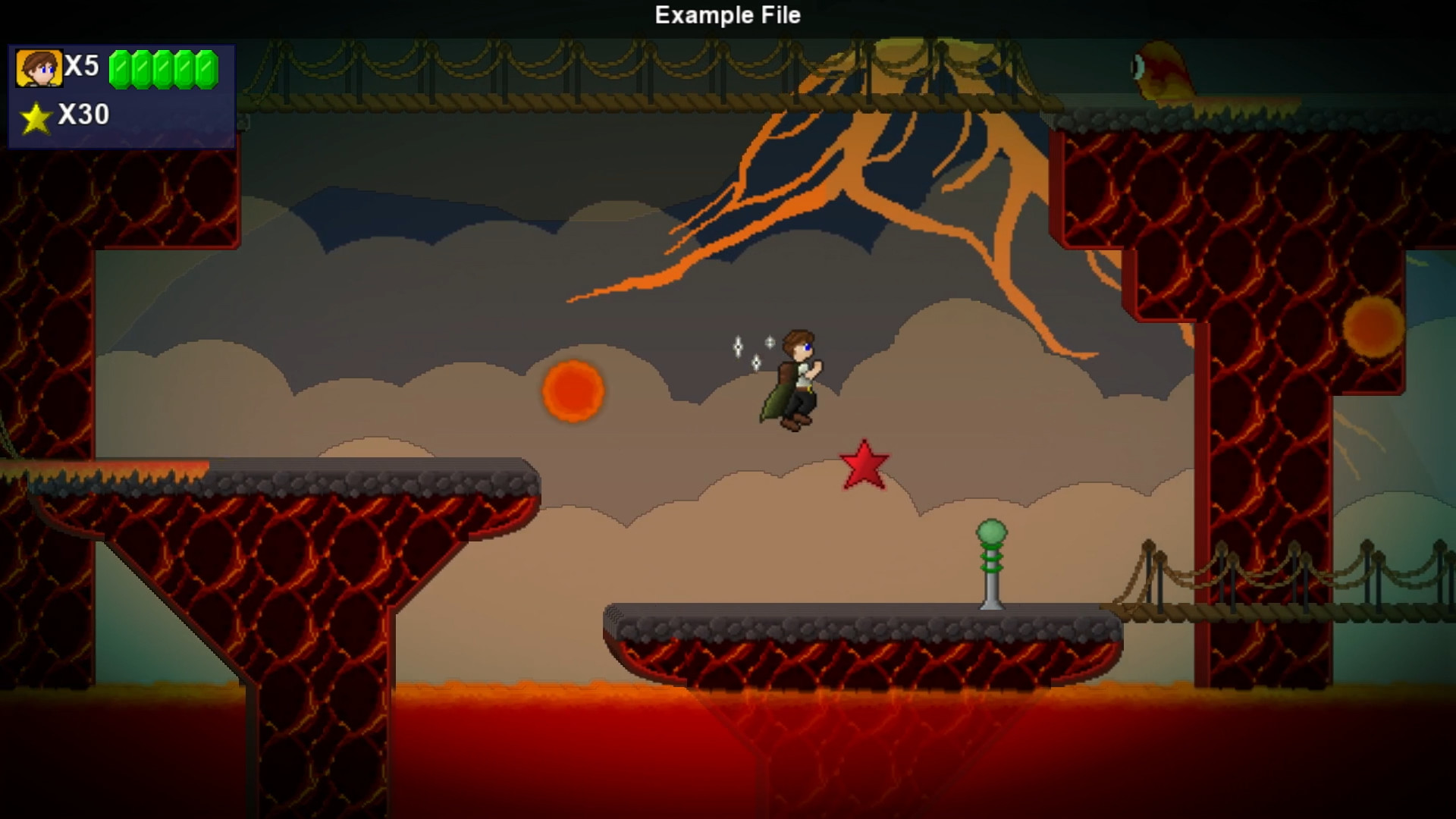The image size is (1456, 819).
Task: Toggle the last green health gem
Action: click(x=206, y=71)
